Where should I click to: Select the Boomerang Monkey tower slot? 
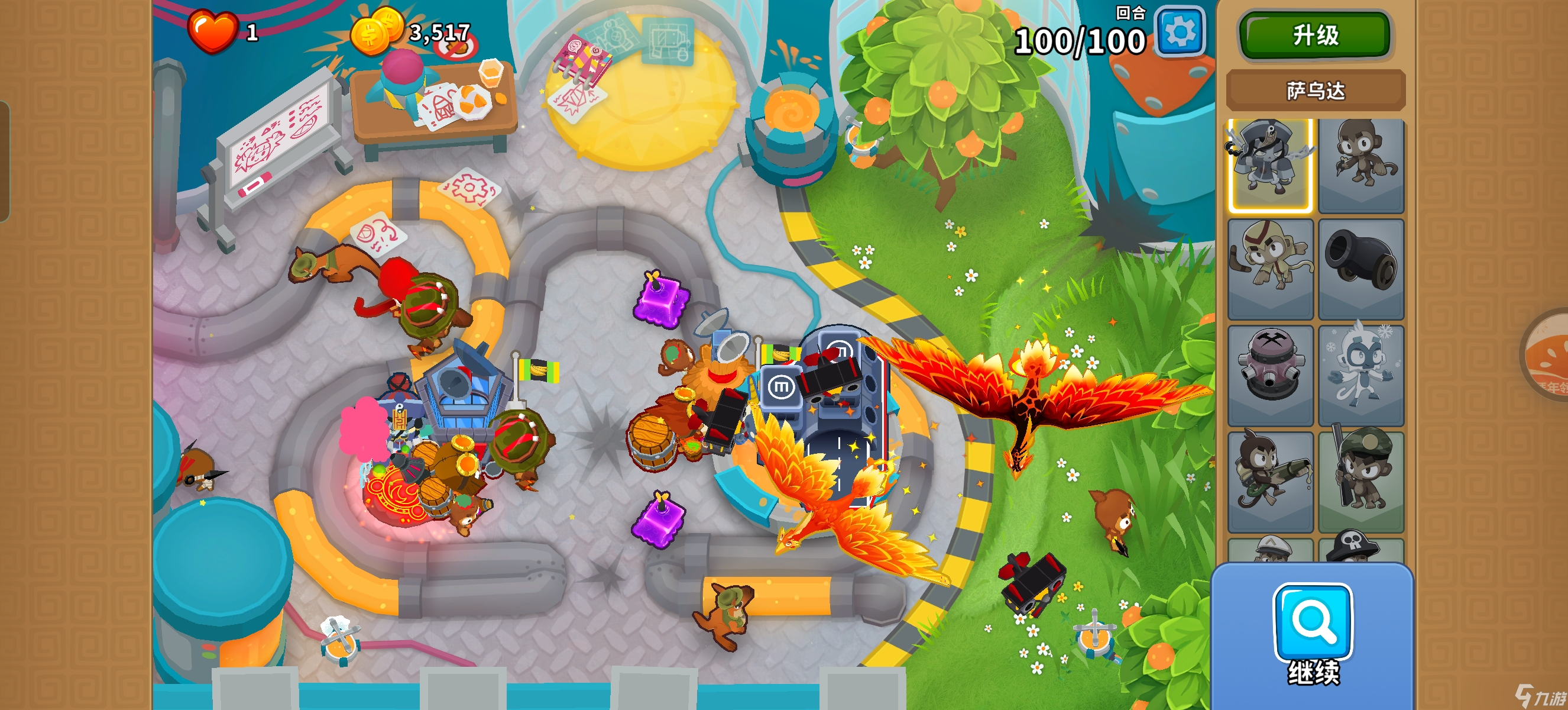tap(1270, 269)
